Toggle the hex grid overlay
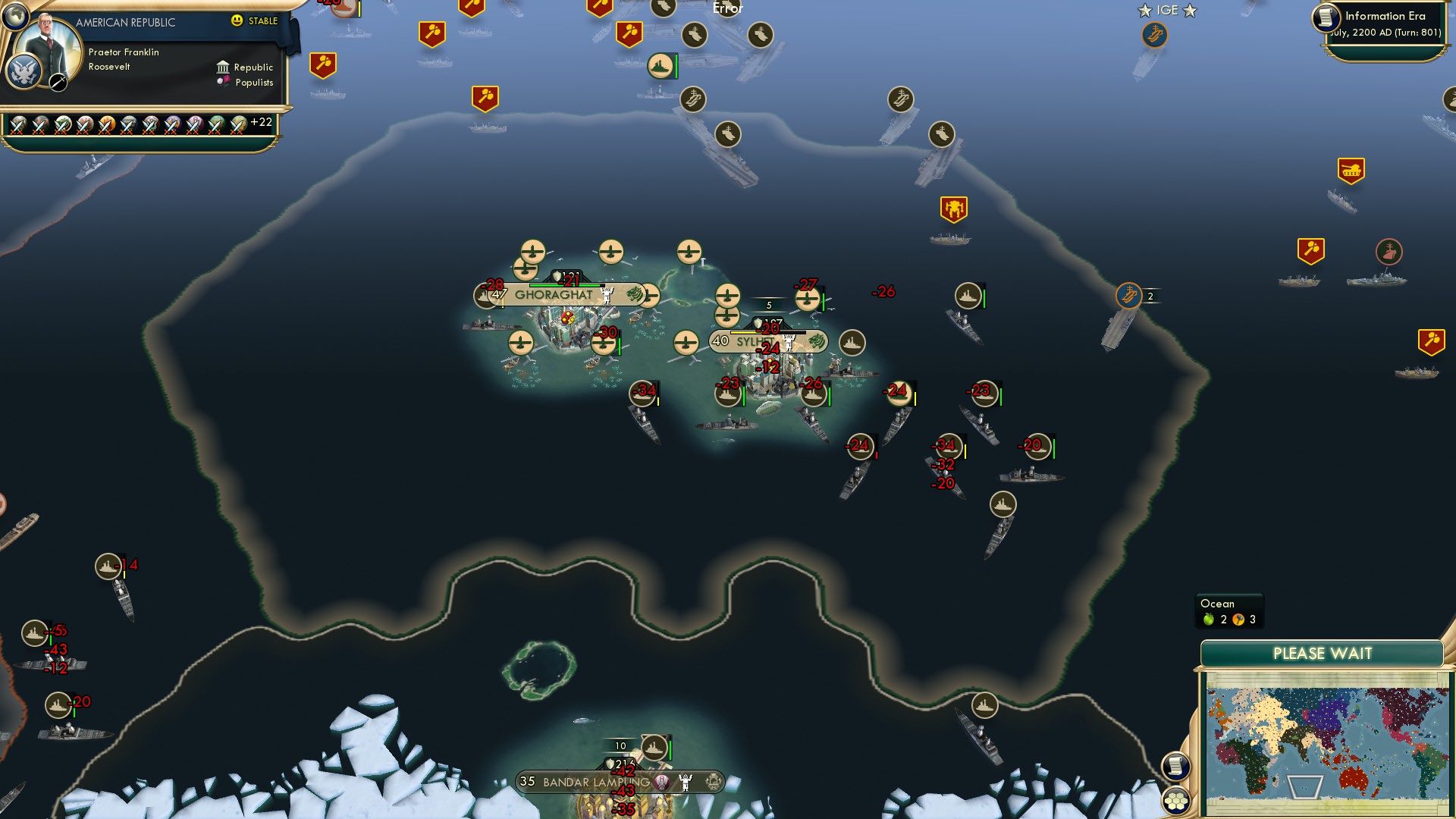1456x819 pixels. [x=1175, y=802]
